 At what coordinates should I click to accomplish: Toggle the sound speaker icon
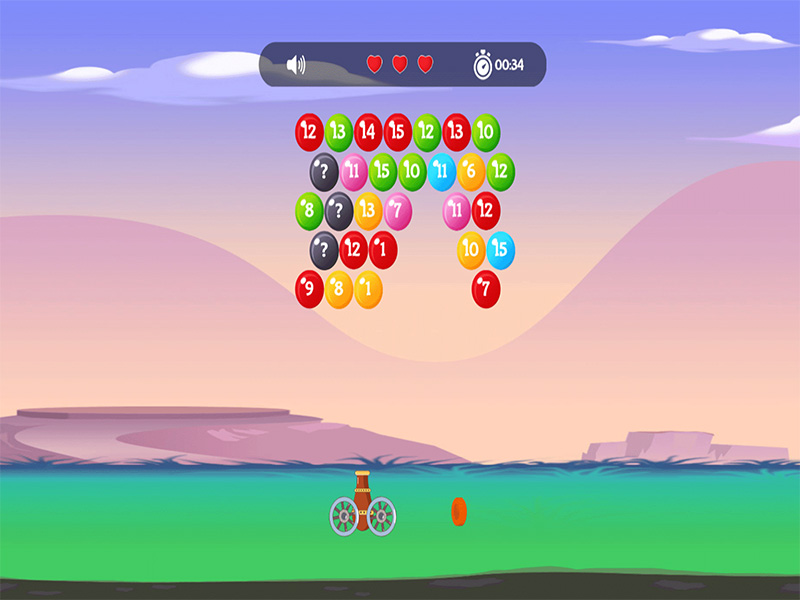point(296,65)
